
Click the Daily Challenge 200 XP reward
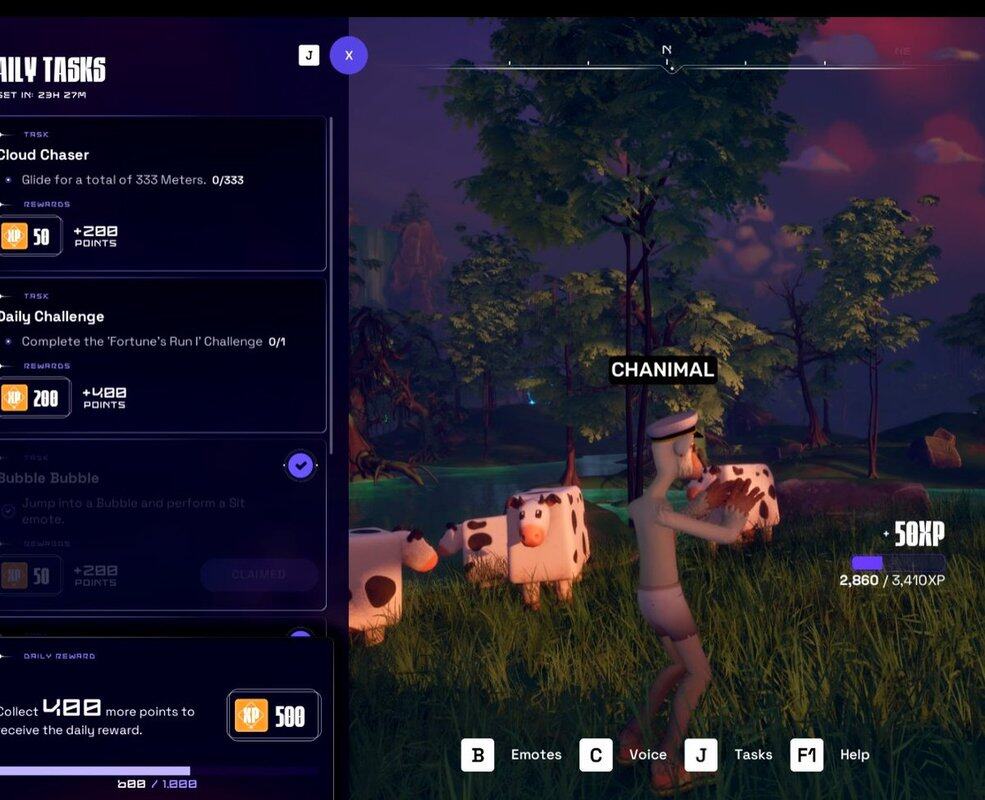pos(33,398)
